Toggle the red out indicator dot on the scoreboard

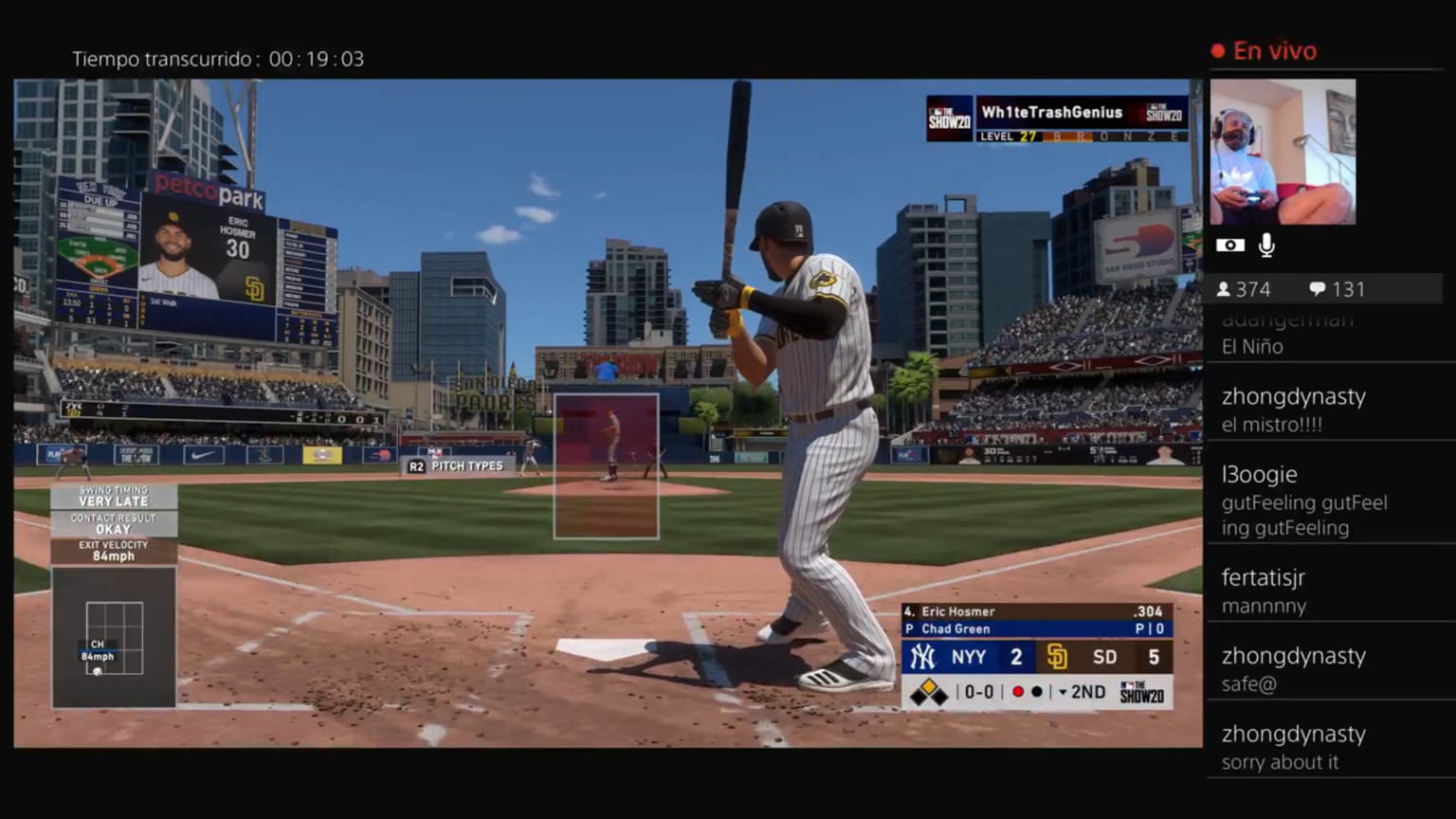[1017, 692]
